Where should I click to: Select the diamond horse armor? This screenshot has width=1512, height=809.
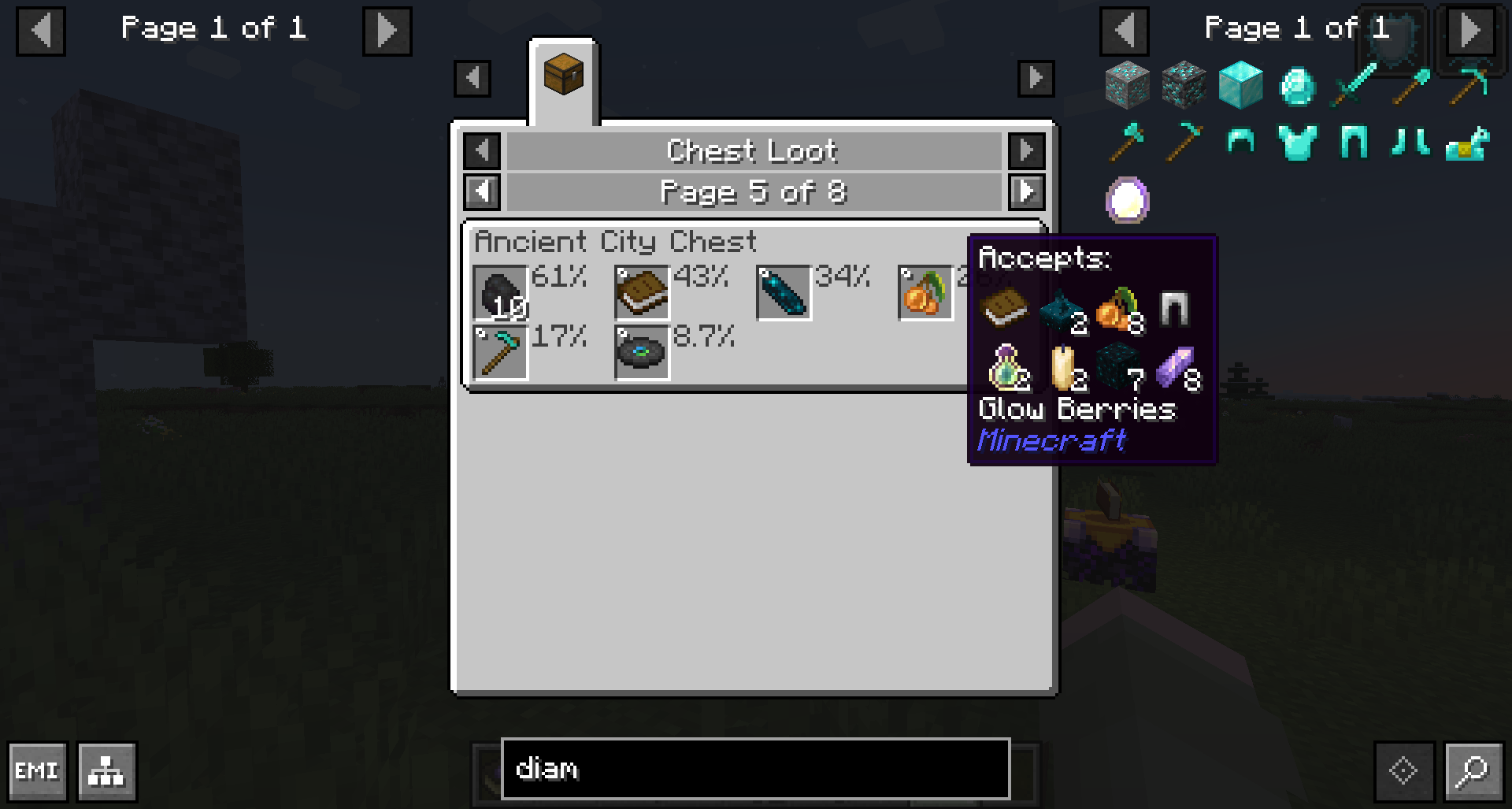[x=1467, y=143]
